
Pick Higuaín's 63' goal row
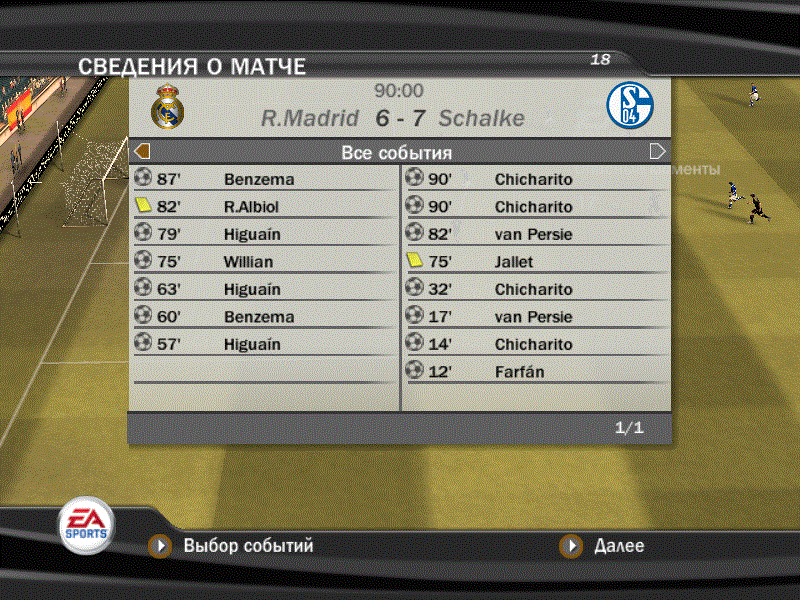point(264,290)
